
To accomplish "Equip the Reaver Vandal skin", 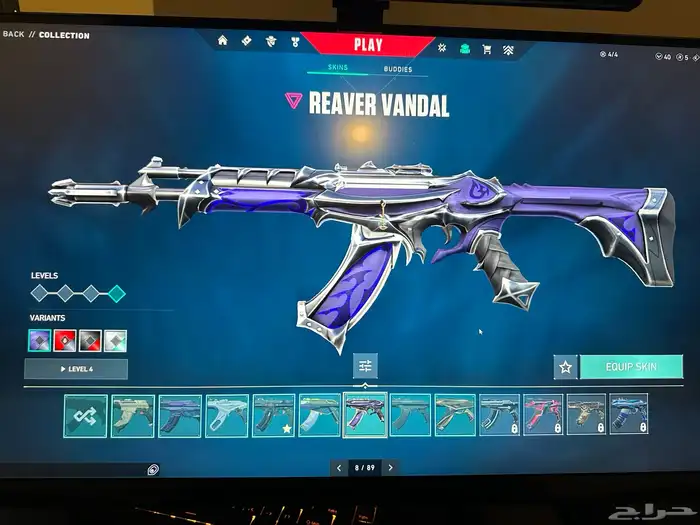I will pos(630,367).
